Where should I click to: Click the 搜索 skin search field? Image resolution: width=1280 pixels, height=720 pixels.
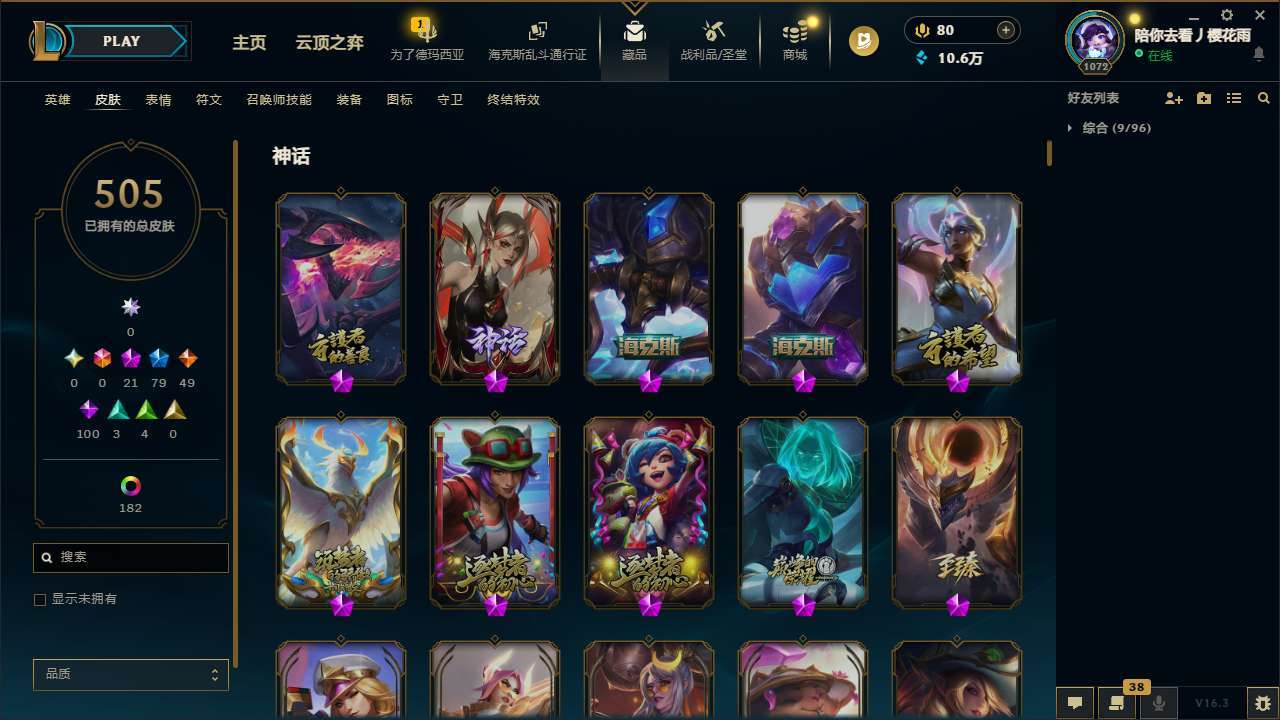tap(130, 557)
